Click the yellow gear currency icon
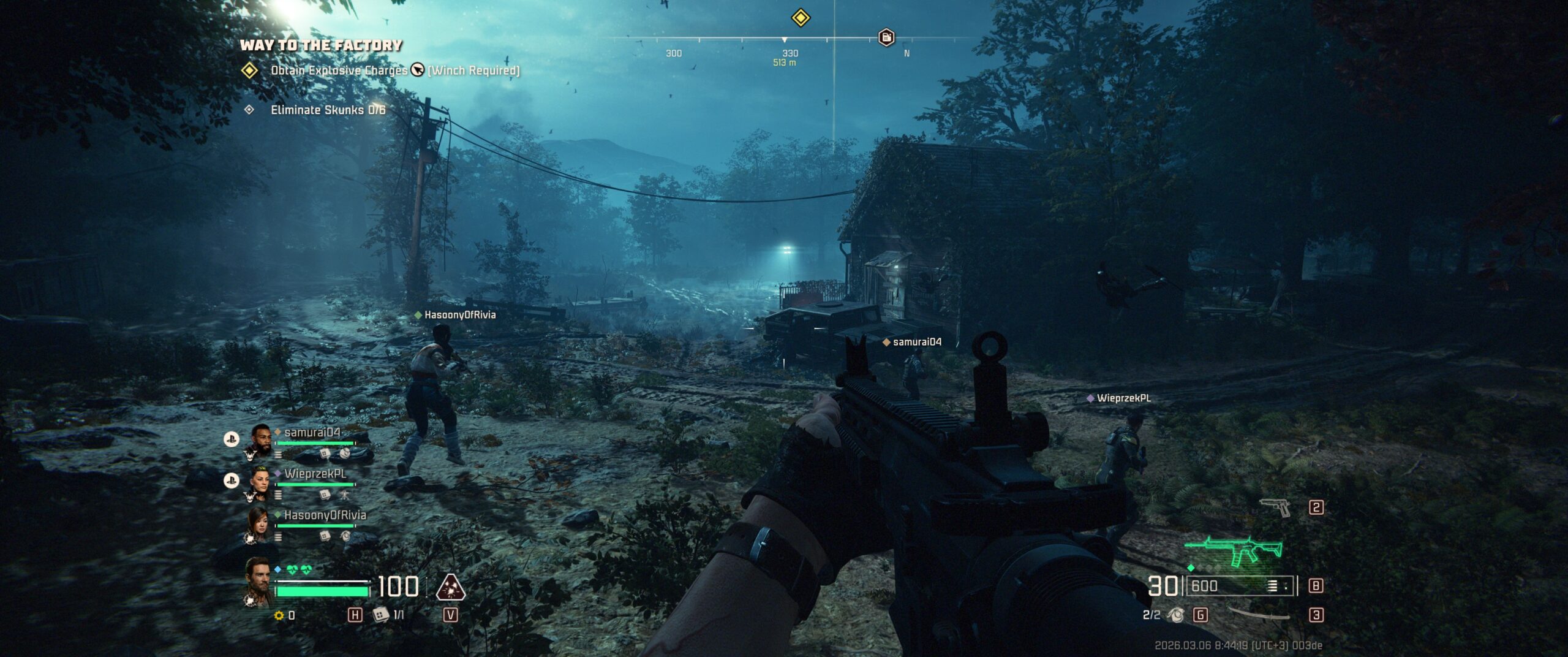Viewport: 1568px width, 657px height. (x=279, y=615)
